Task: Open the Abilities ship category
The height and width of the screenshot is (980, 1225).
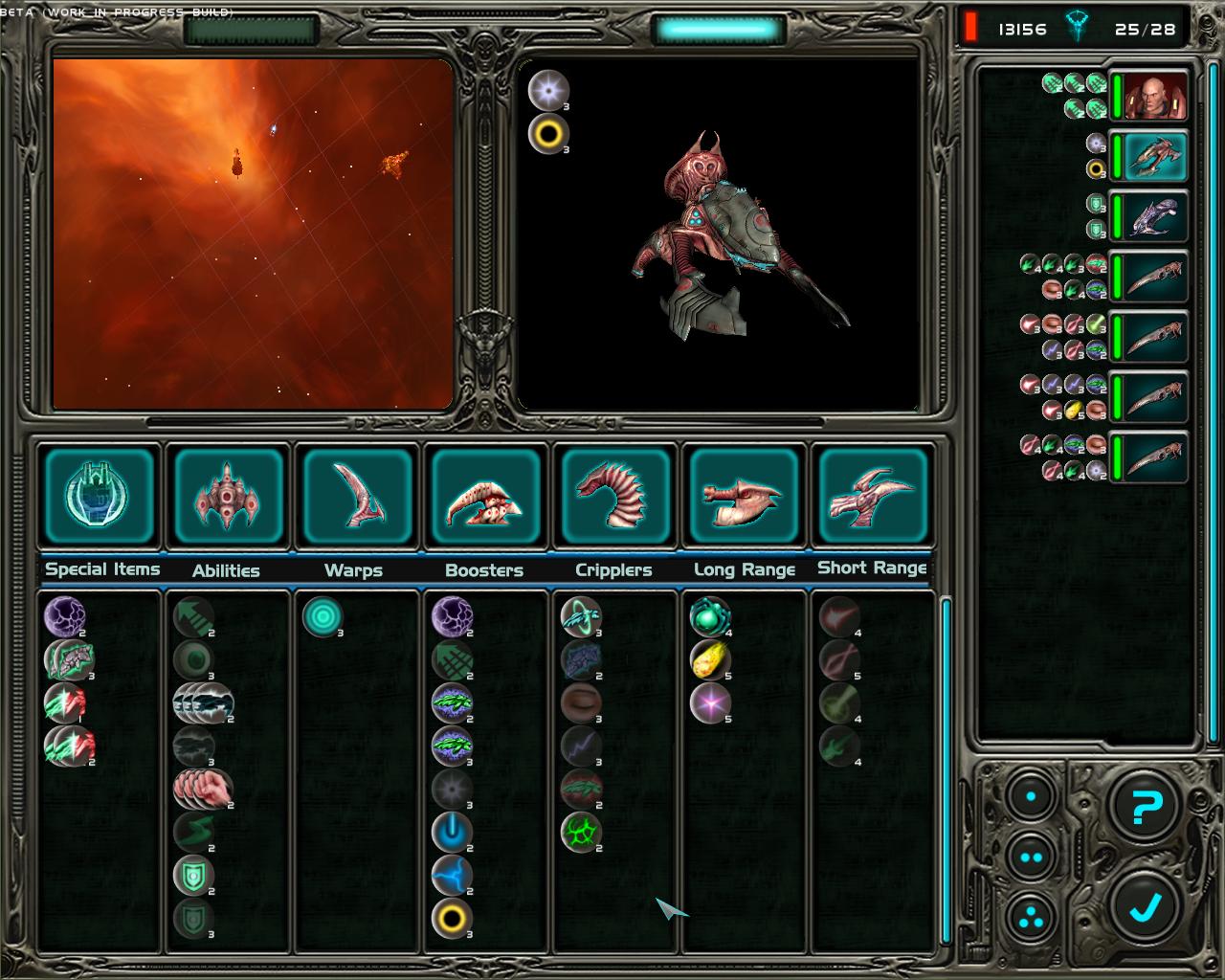Action: click(228, 496)
